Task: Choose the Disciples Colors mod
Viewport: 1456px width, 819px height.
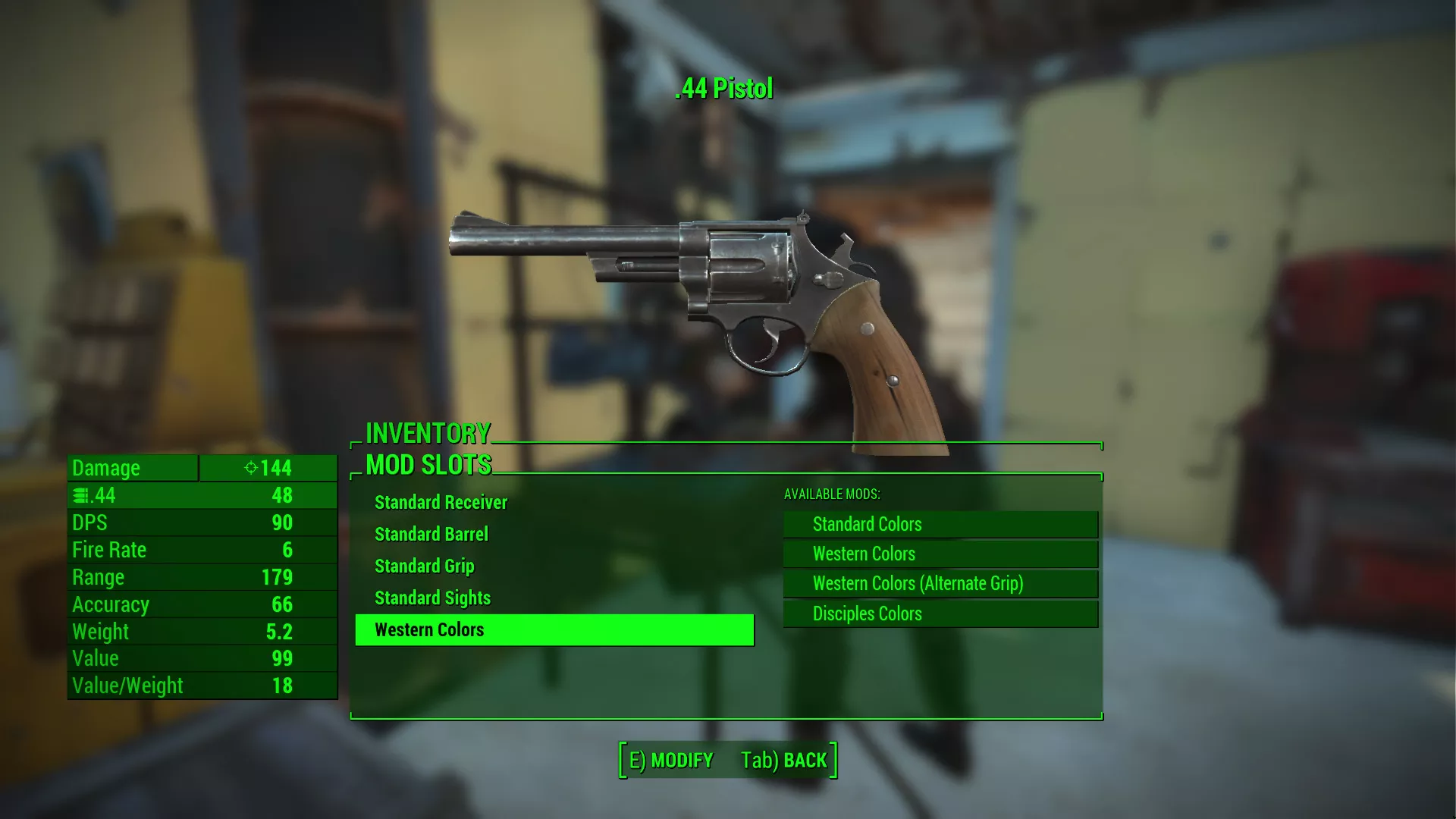Action: click(x=940, y=614)
